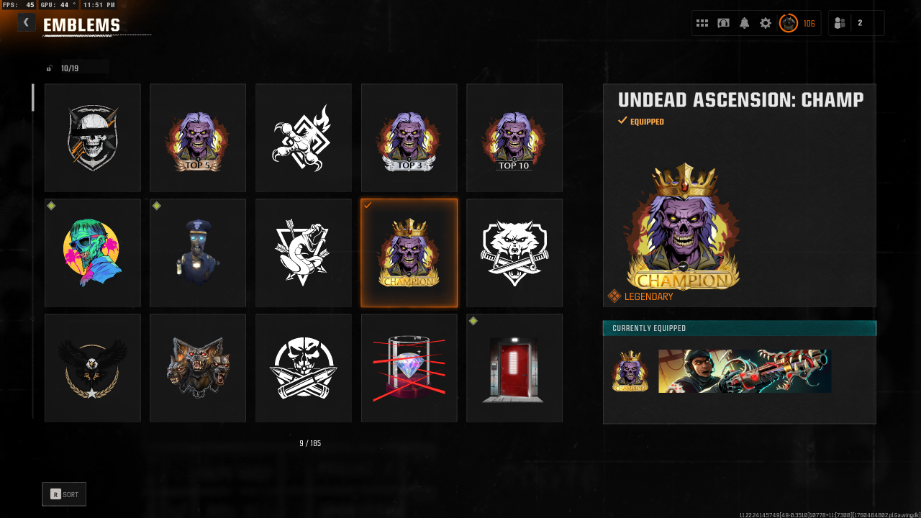Choose the zombie police officer emblem
Screen dimensions: 921x518
point(198,253)
